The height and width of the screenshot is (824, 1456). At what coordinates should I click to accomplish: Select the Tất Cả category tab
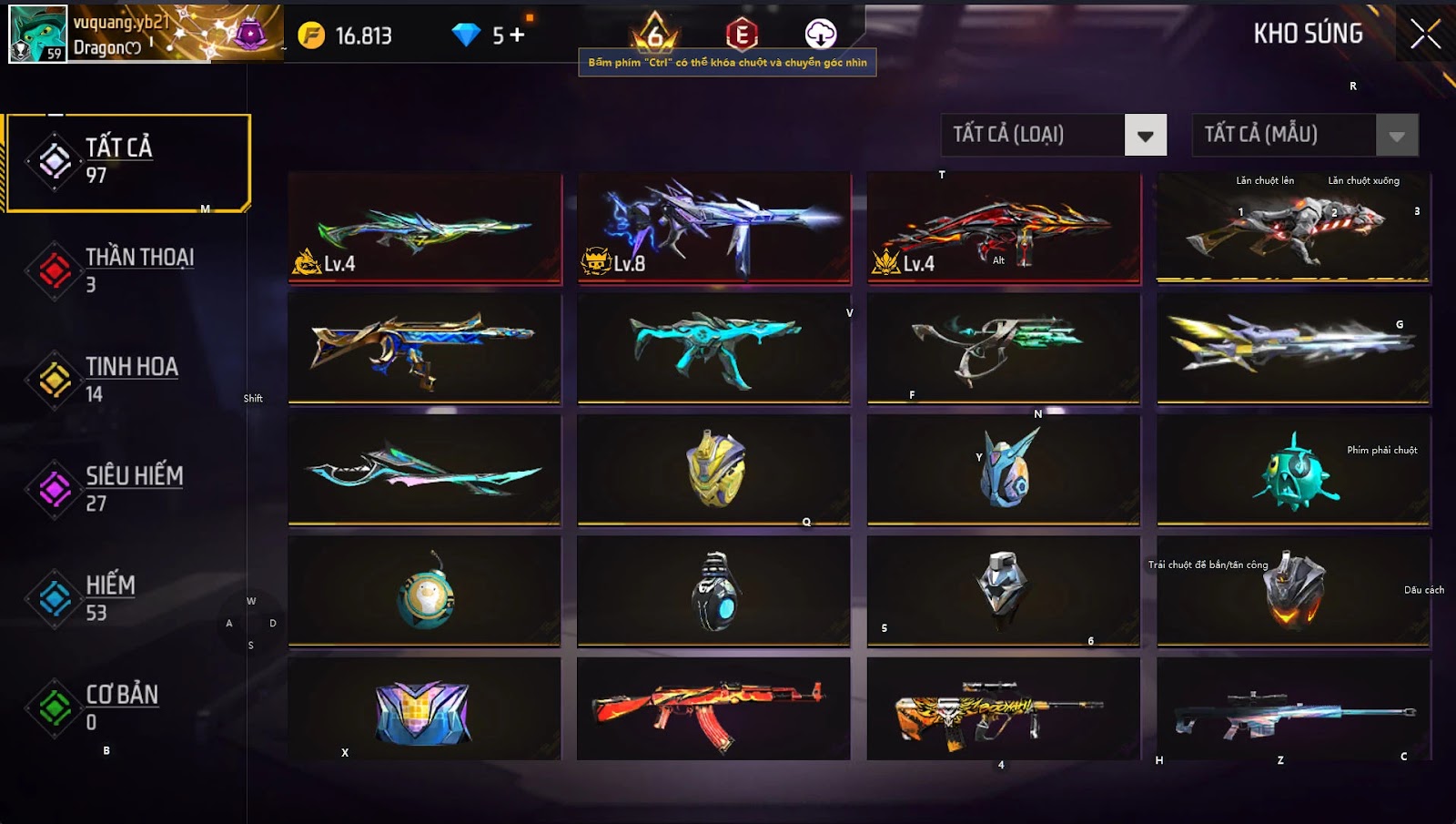127,162
